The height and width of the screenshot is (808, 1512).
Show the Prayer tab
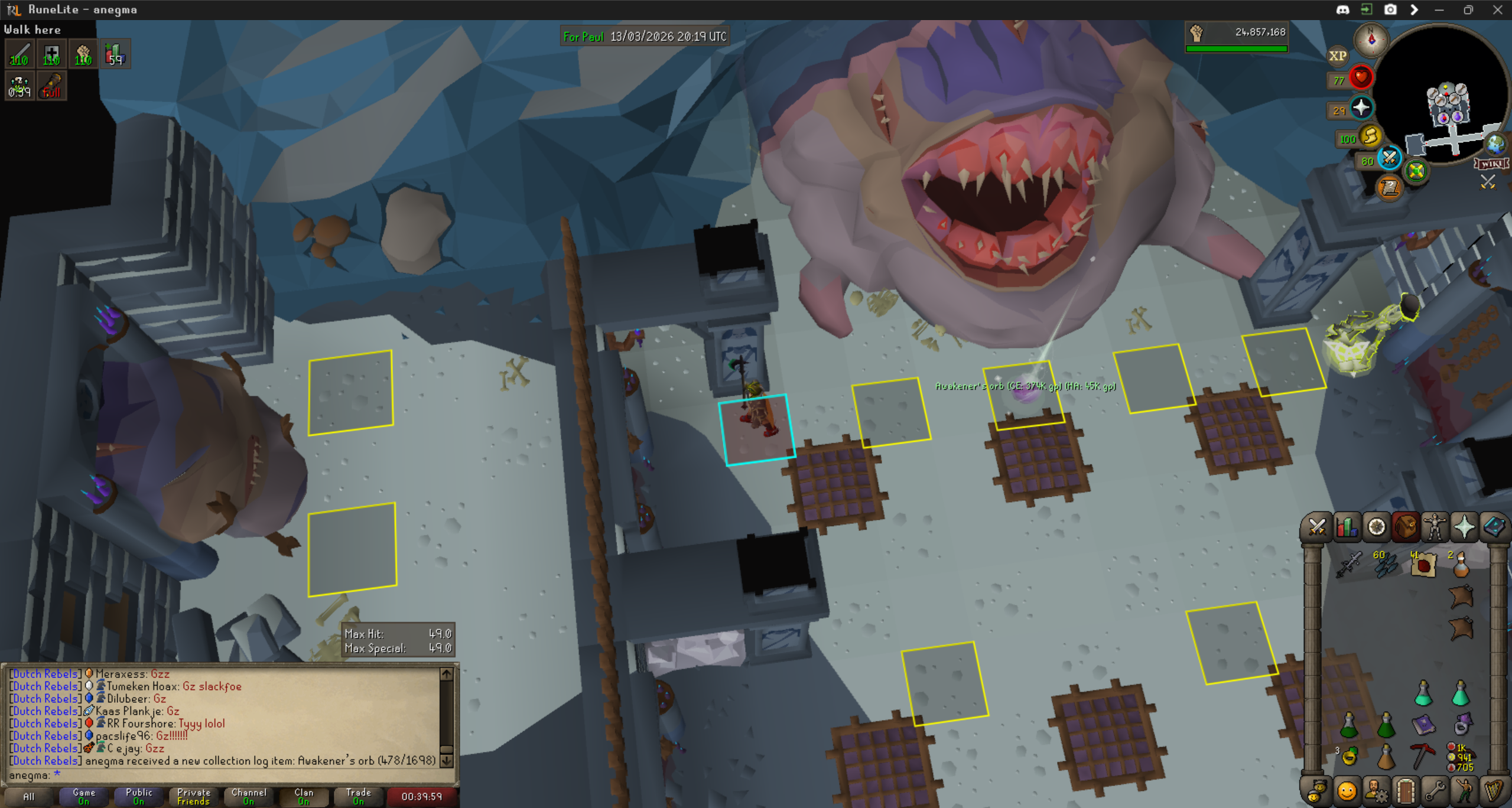1464,527
